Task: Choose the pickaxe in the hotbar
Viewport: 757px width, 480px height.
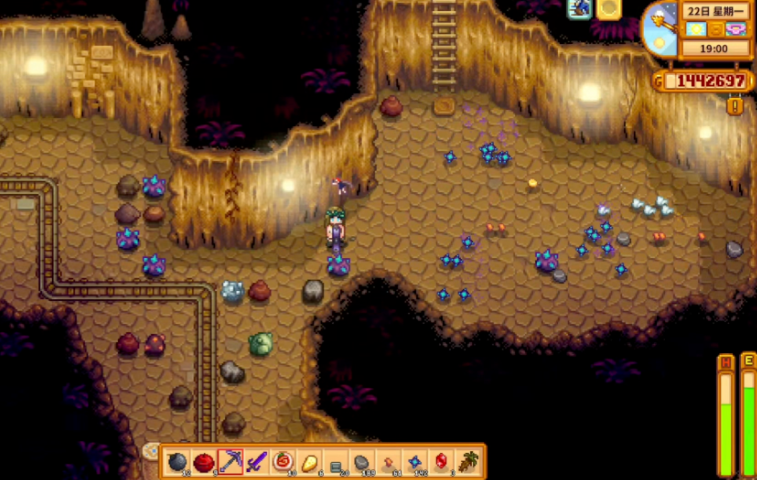Action: point(230,462)
